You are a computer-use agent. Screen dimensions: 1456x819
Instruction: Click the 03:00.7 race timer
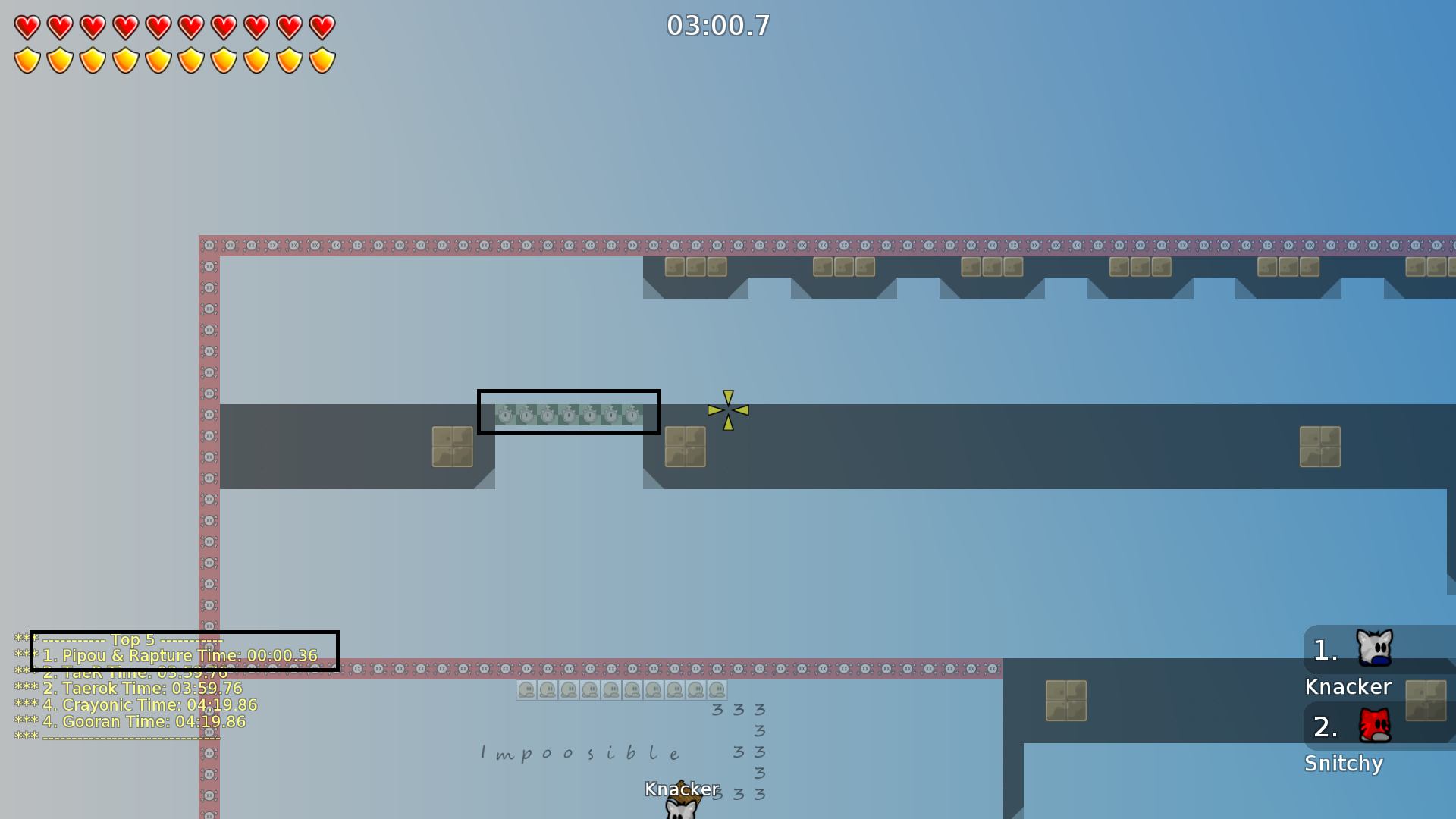coord(717,26)
